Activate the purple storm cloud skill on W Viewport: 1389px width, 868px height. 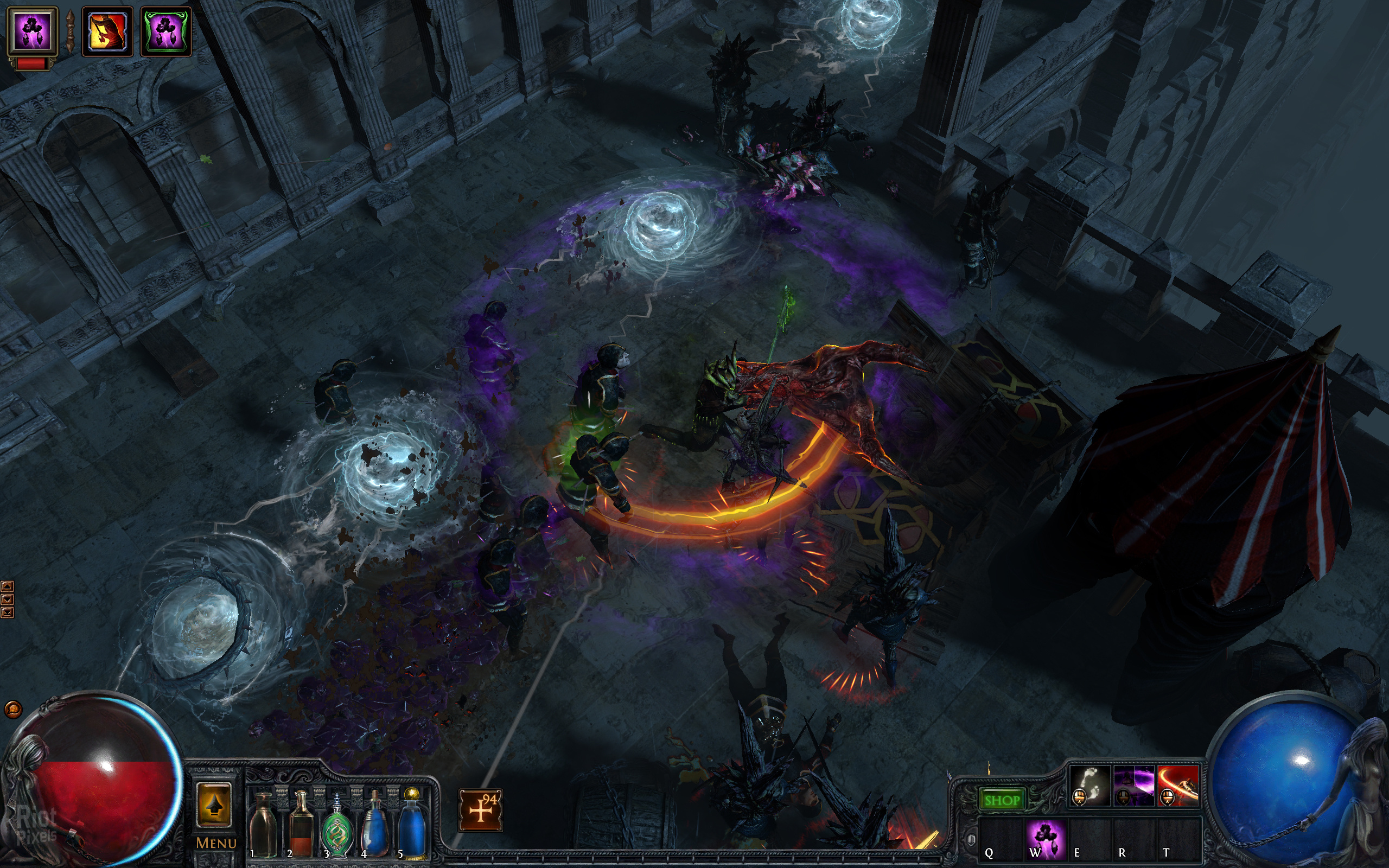pyautogui.click(x=1046, y=839)
